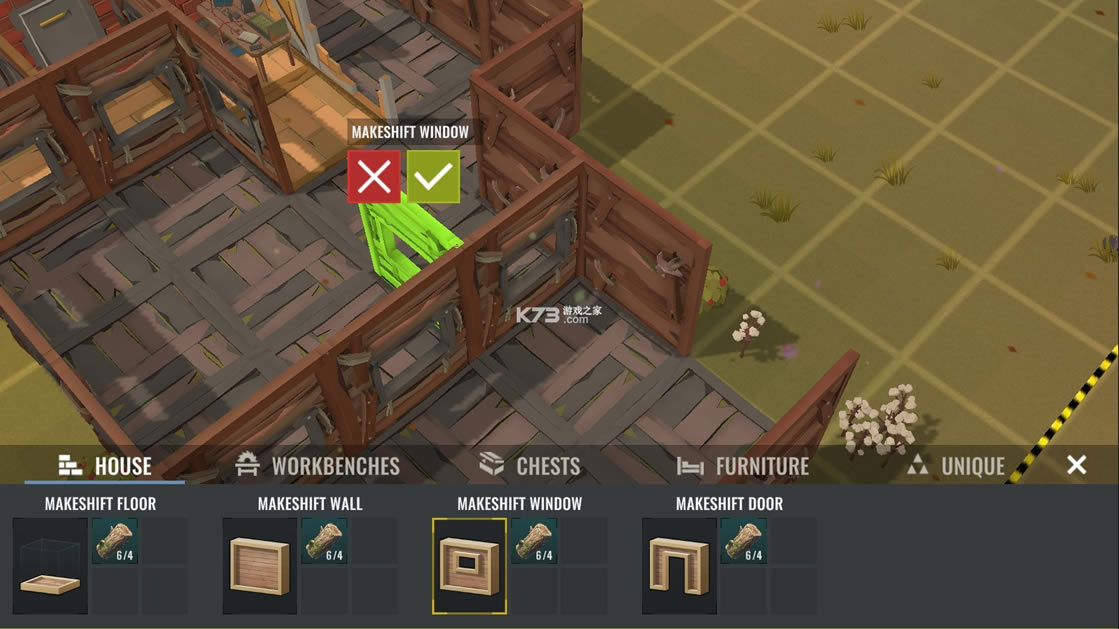Tap the Makeshift Door pine log requirement
This screenshot has height=629, width=1119.
(x=744, y=541)
